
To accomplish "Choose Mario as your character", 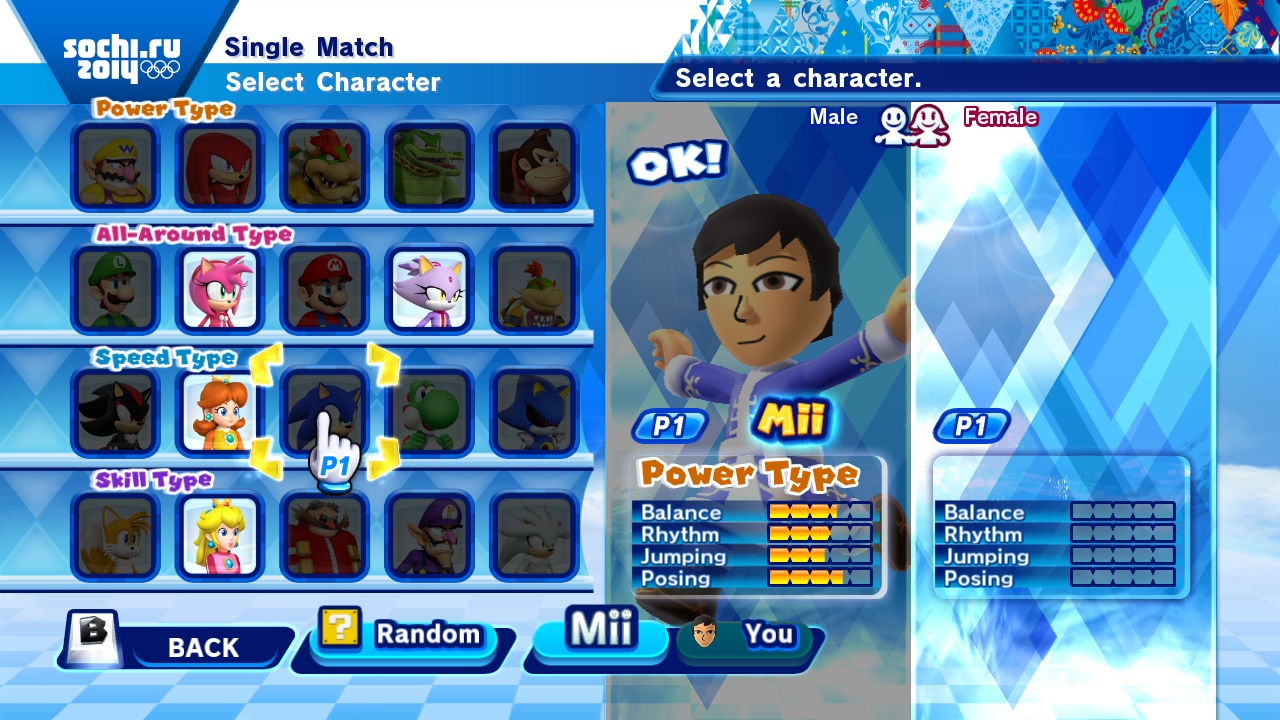I will point(324,290).
